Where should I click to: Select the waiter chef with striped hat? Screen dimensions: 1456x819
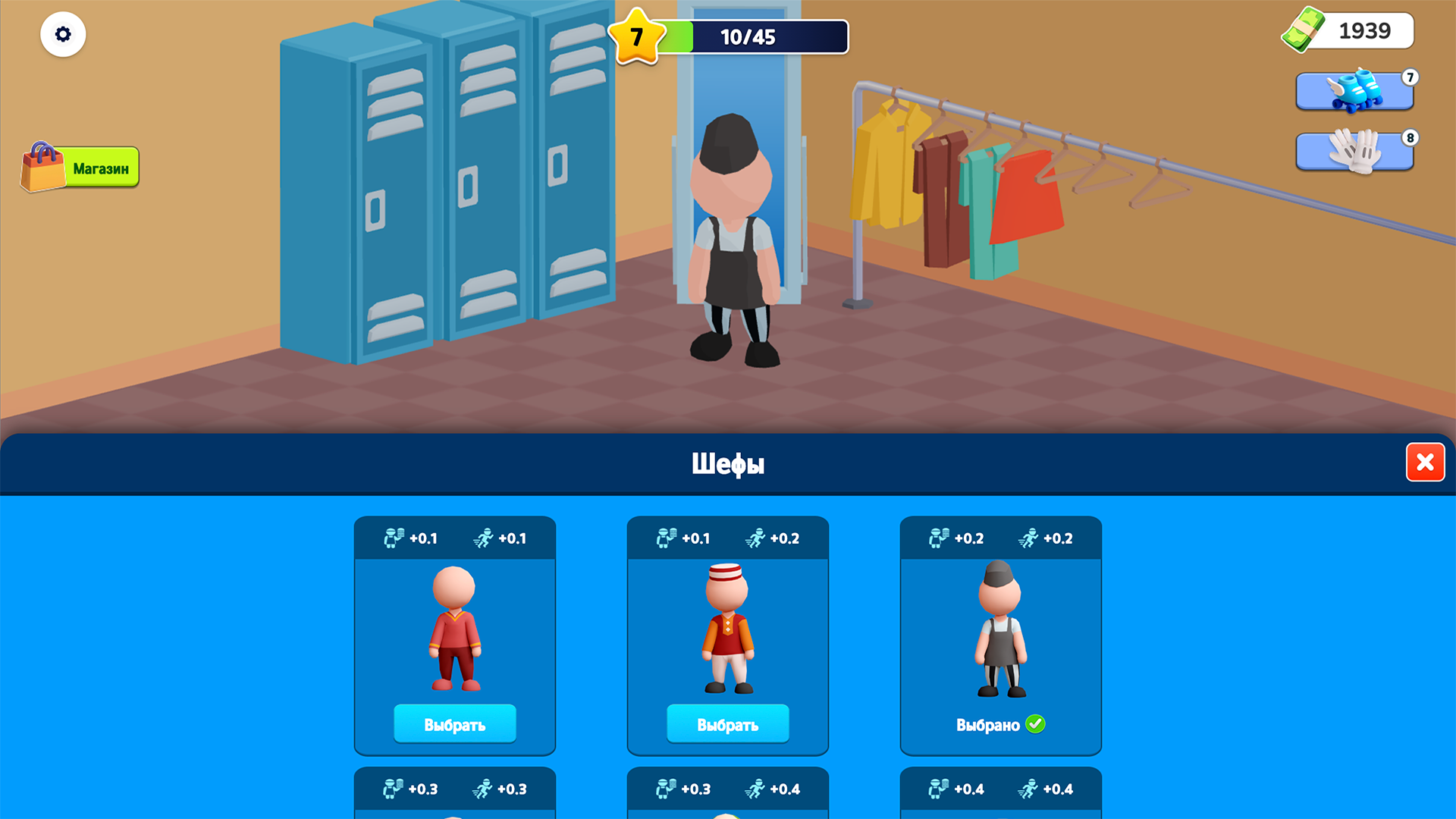726,724
